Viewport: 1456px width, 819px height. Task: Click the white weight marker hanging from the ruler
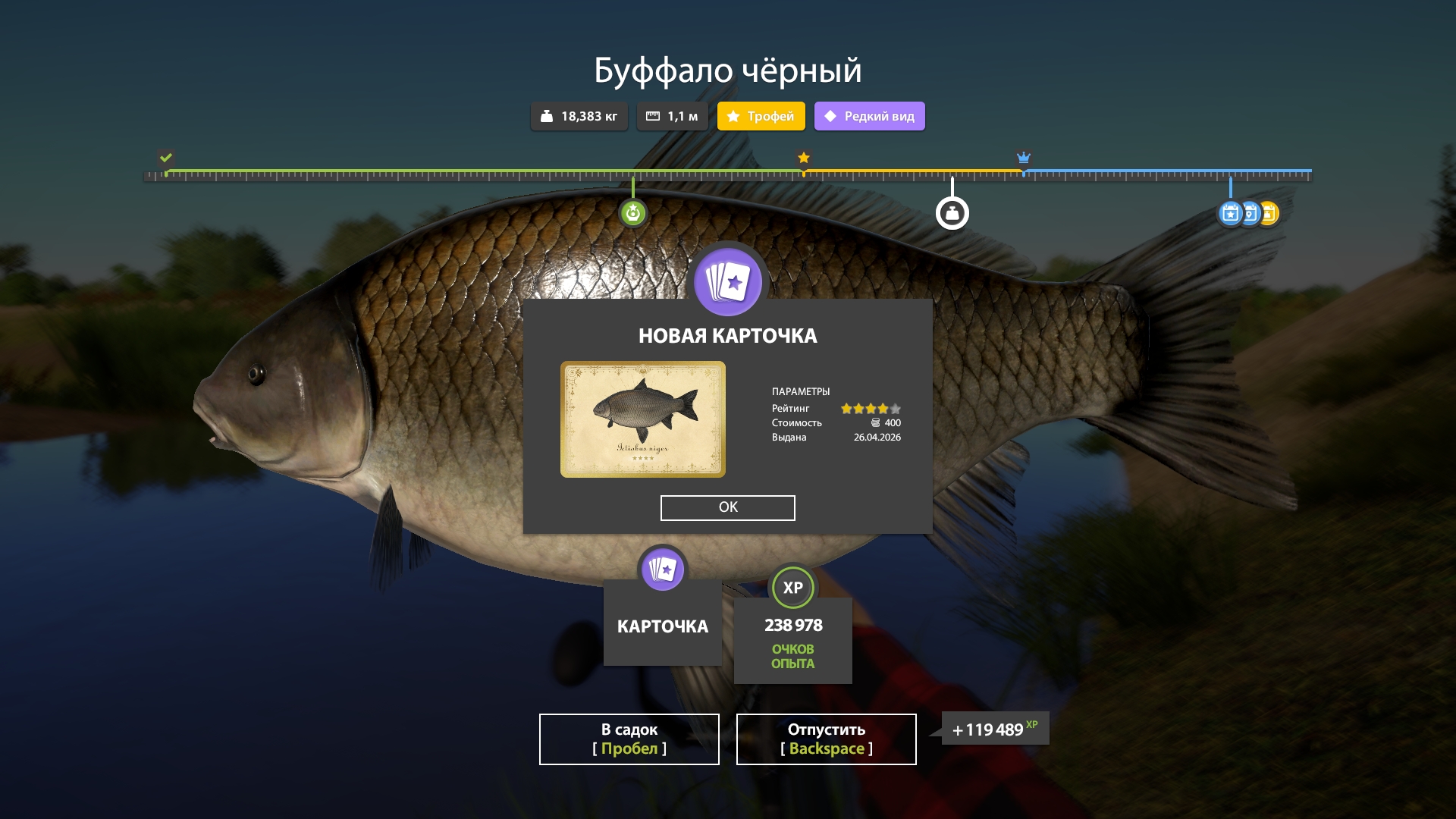[952, 212]
